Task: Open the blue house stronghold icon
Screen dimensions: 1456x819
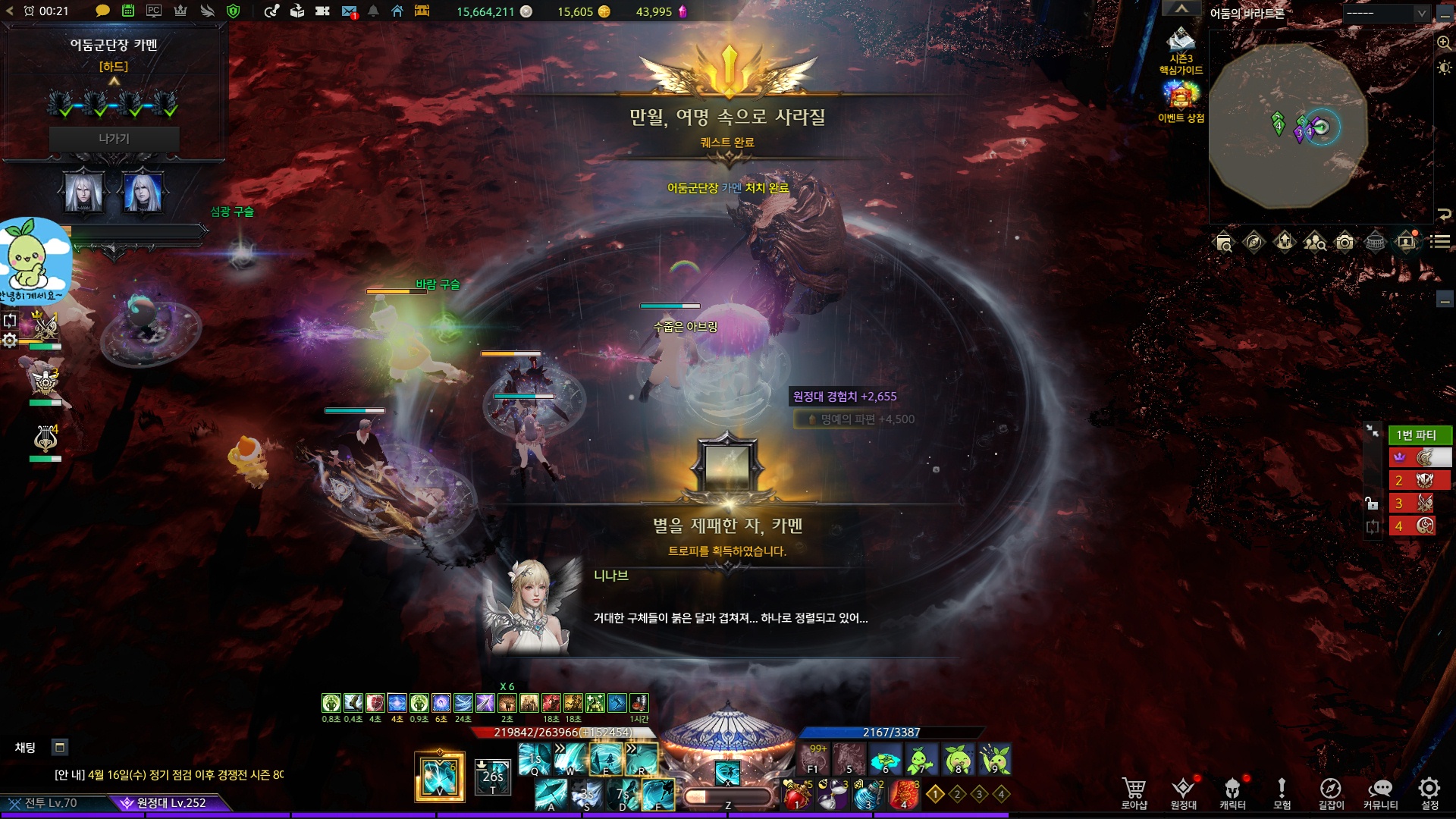Action: tap(397, 11)
